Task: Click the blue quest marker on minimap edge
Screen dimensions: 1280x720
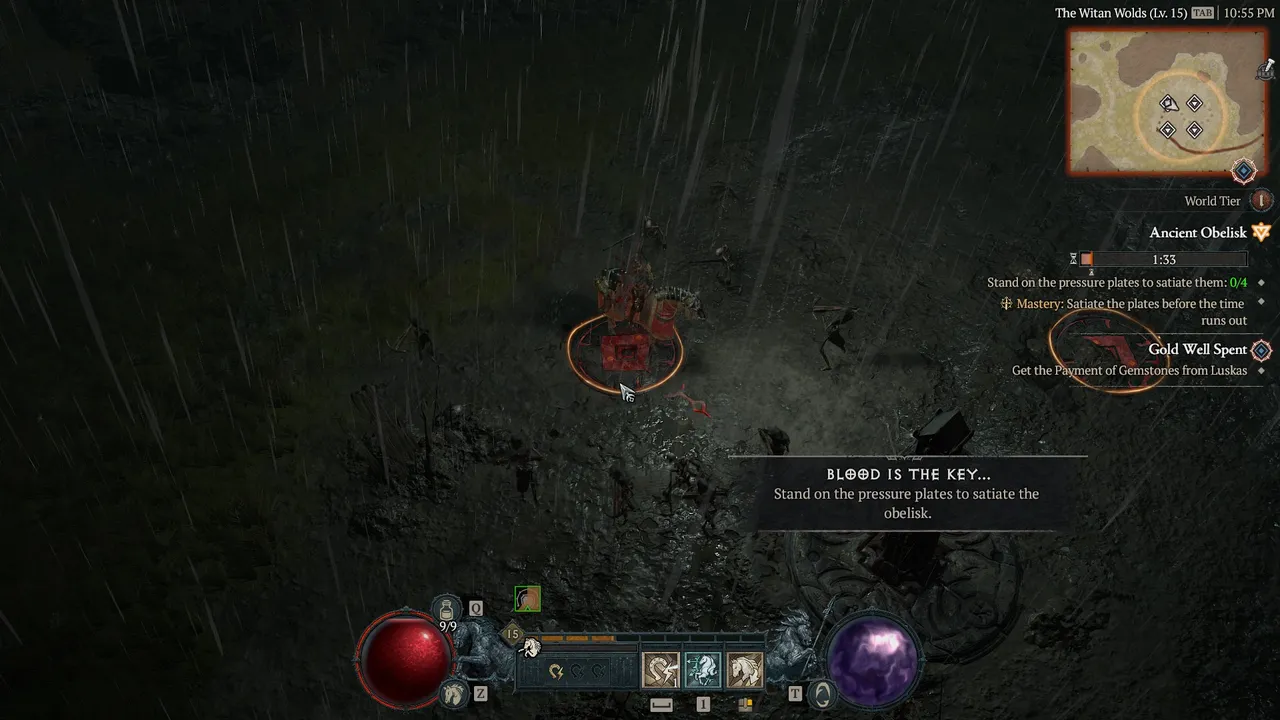Action: (x=1243, y=171)
